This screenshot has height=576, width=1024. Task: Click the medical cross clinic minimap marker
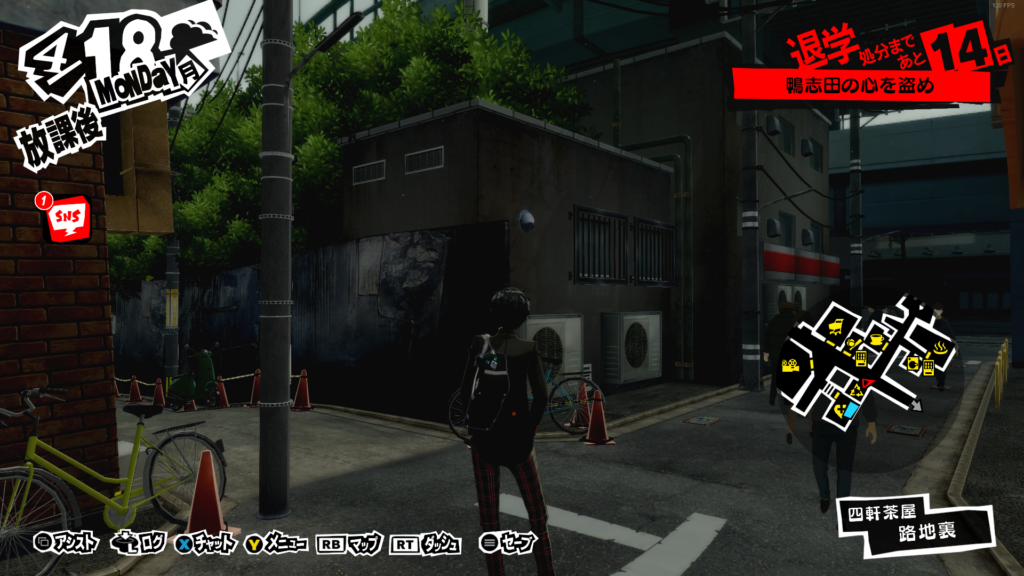coord(839,410)
